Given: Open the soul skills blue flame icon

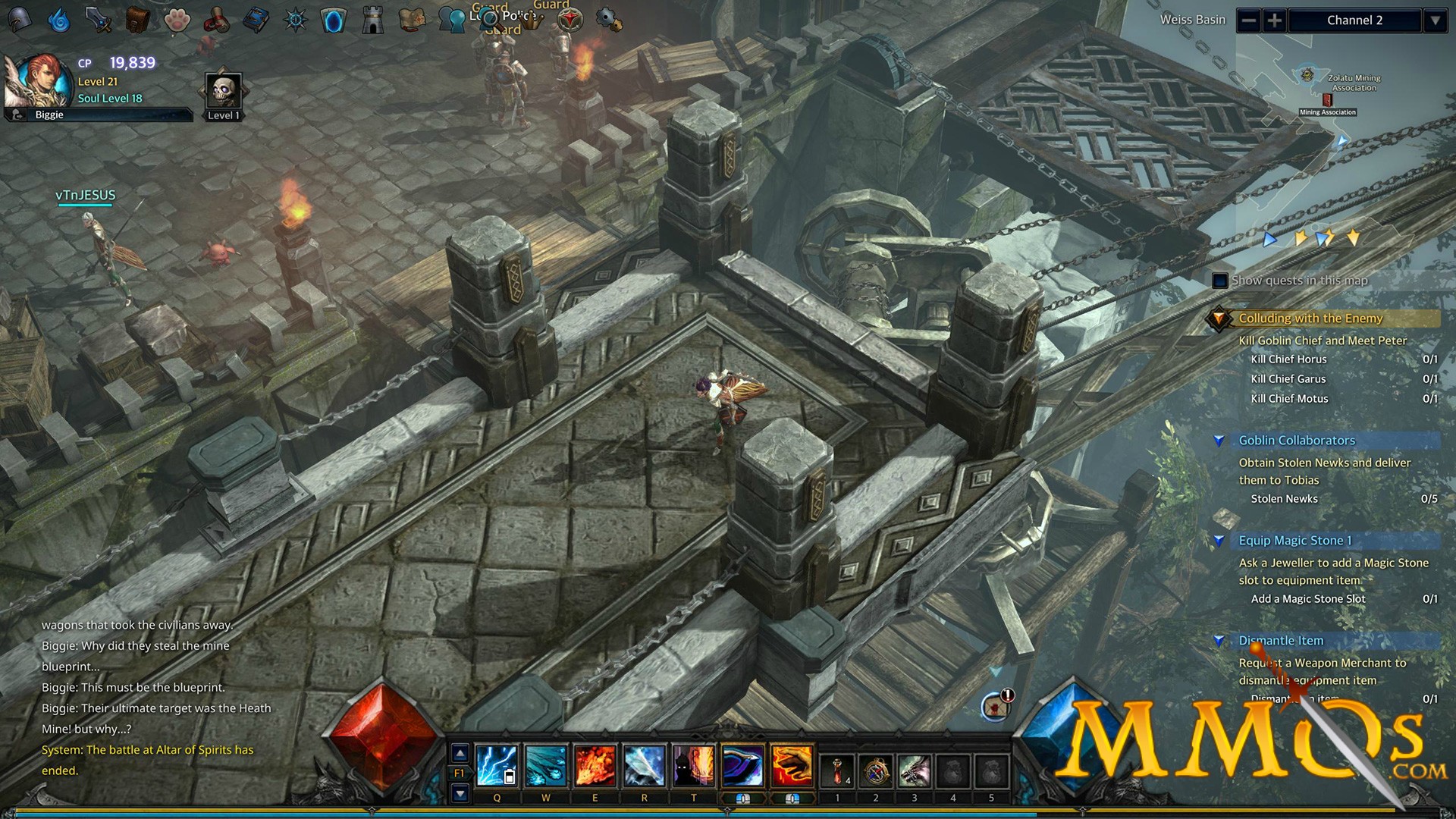Looking at the screenshot, I should pyautogui.click(x=60, y=20).
